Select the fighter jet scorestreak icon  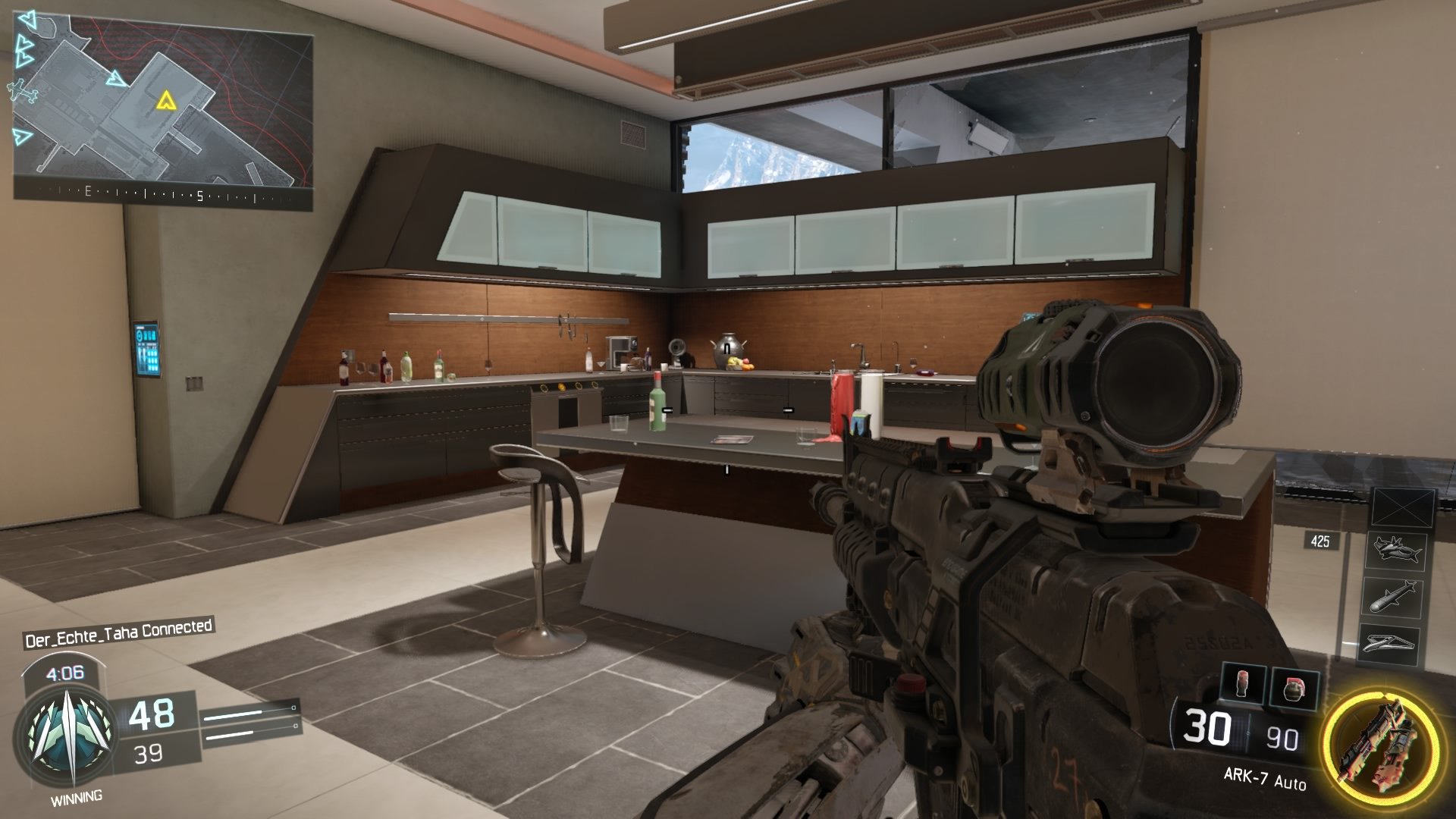[1395, 551]
